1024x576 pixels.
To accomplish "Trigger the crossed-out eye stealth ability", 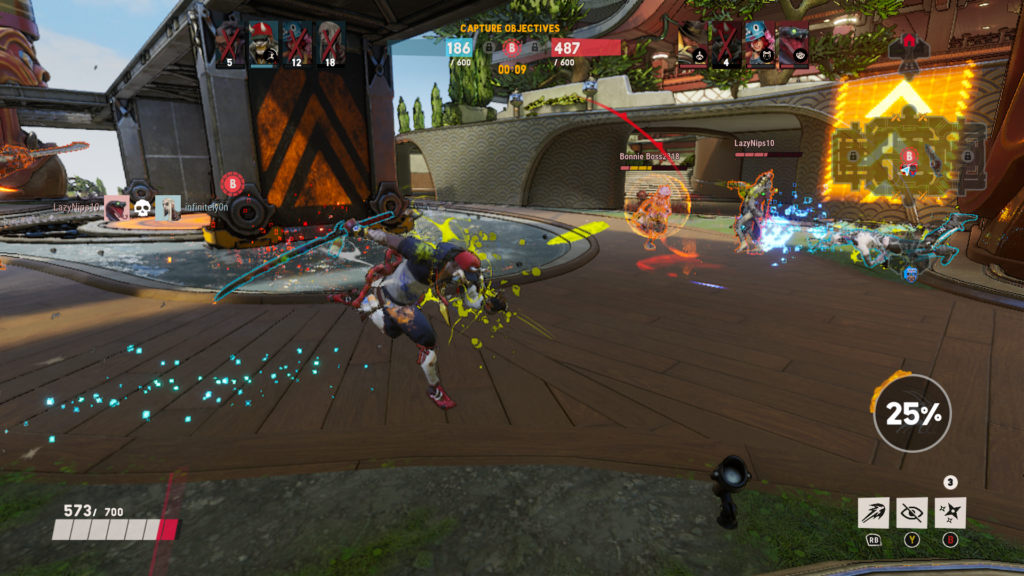I will 911,513.
